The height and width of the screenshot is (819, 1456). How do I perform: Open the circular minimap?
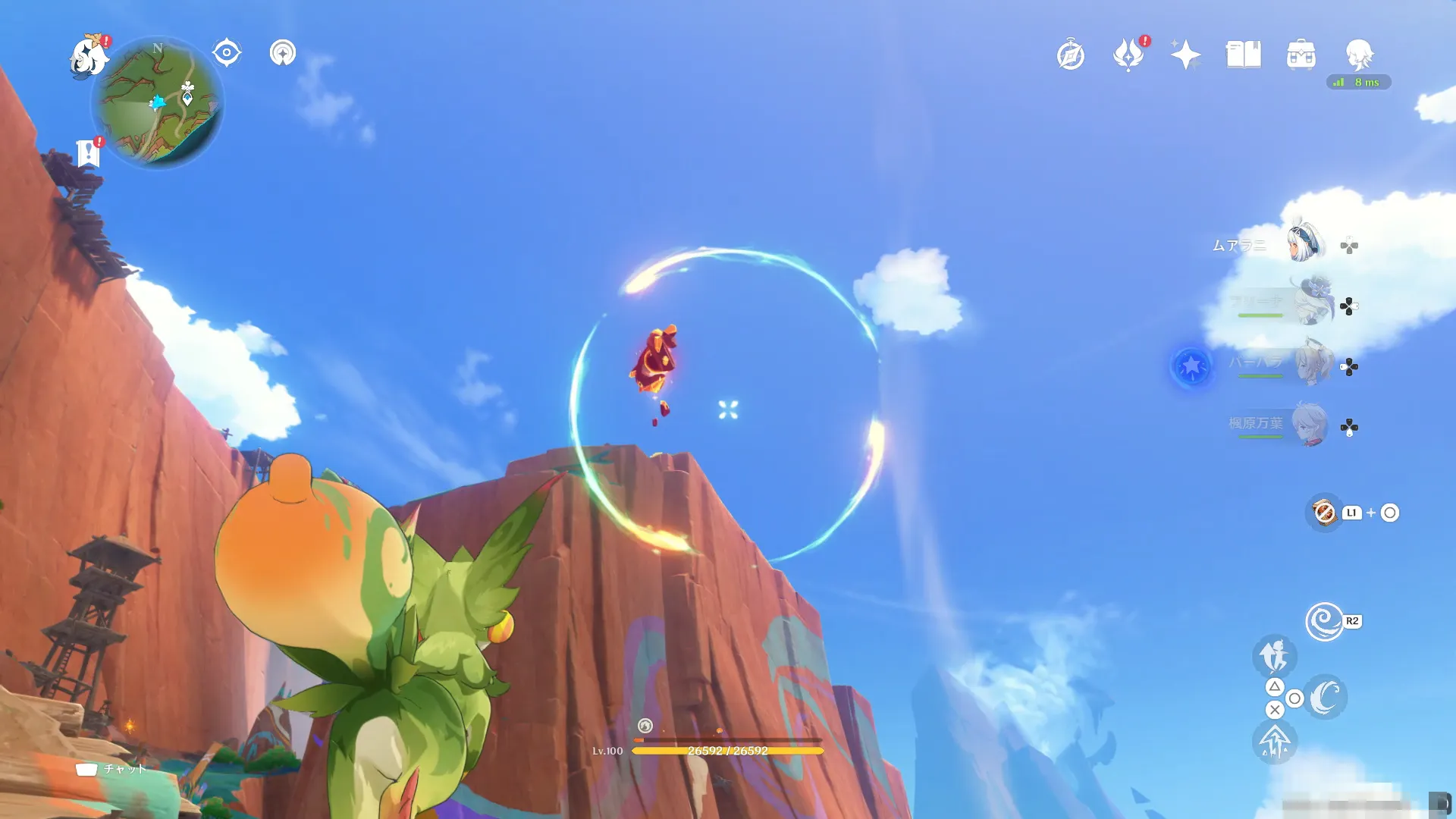point(158,103)
